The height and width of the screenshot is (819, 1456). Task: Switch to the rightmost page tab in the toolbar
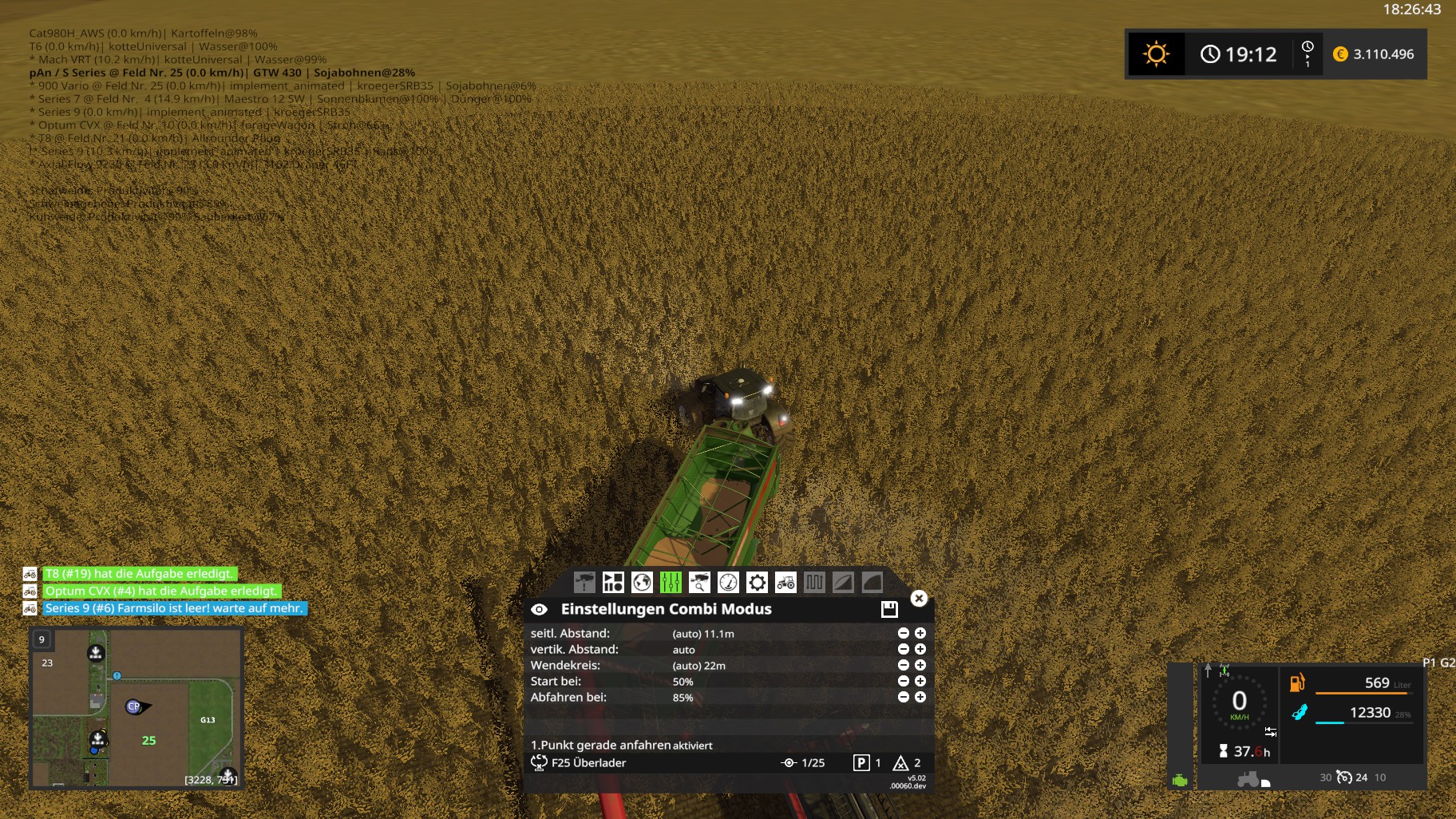point(872,583)
